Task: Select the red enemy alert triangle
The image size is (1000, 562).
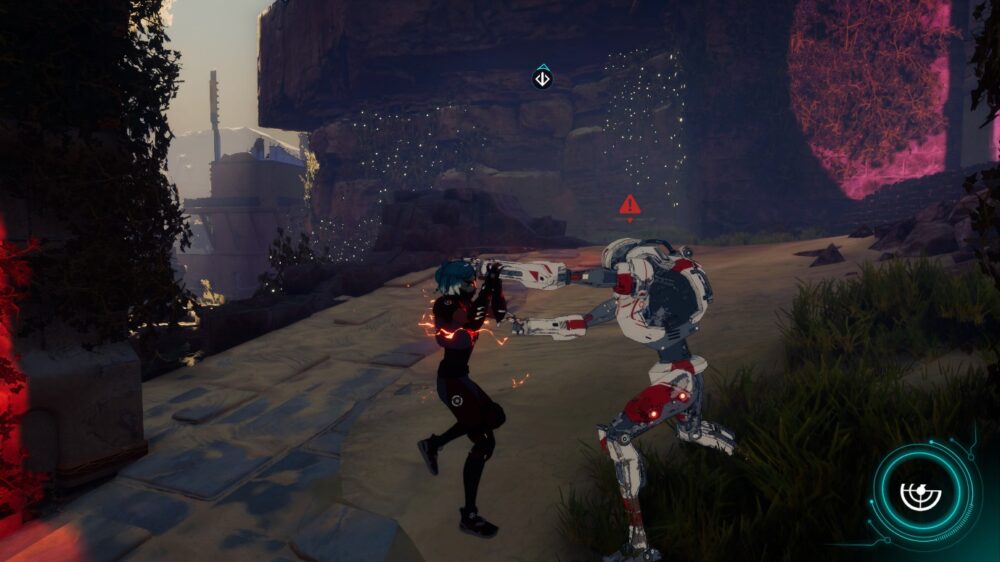Action: 629,206
